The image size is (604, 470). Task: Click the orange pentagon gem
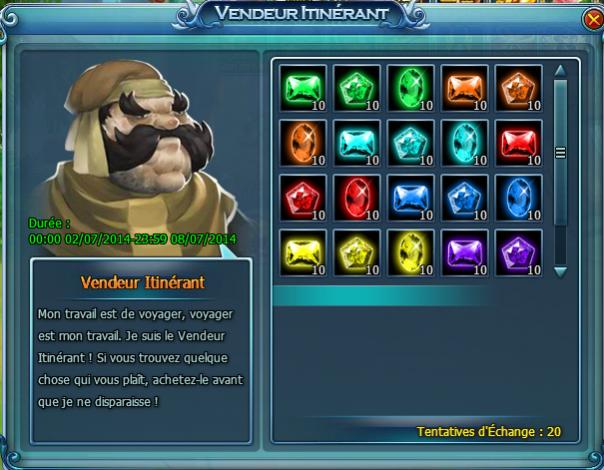[x=516, y=87]
